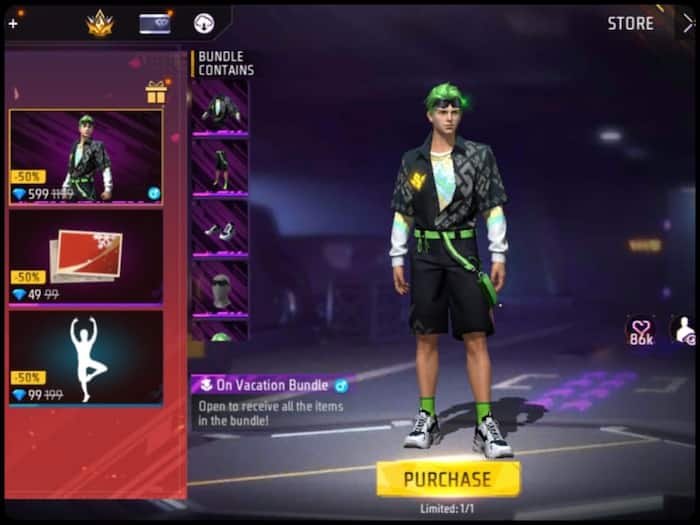View the mask head item in bundle contents
Viewport: 700px width, 525px height.
click(x=219, y=289)
